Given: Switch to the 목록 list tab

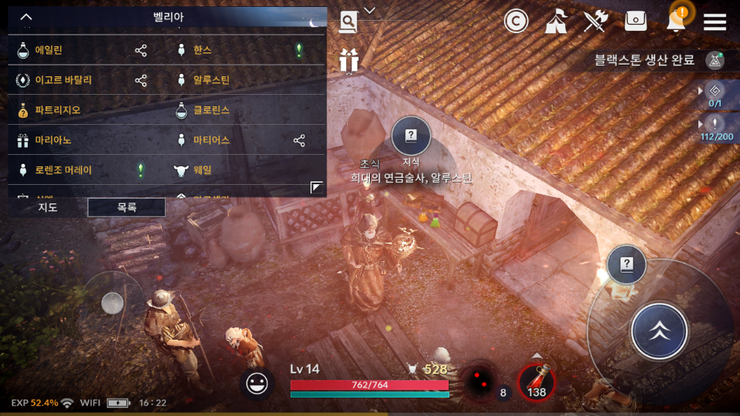Looking at the screenshot, I should click(126, 207).
